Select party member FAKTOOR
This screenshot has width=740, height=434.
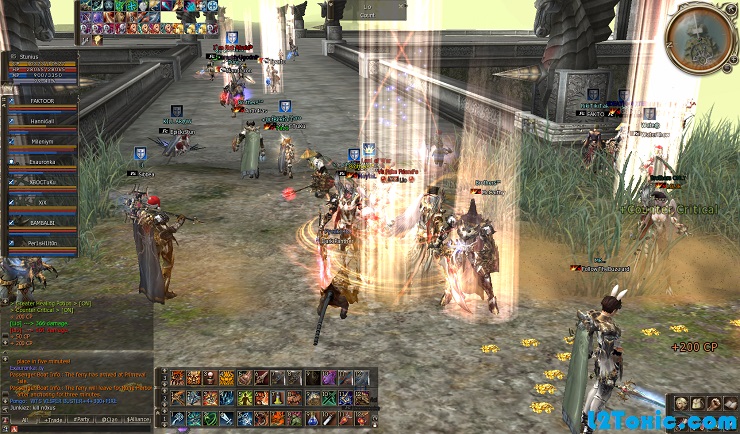point(42,102)
